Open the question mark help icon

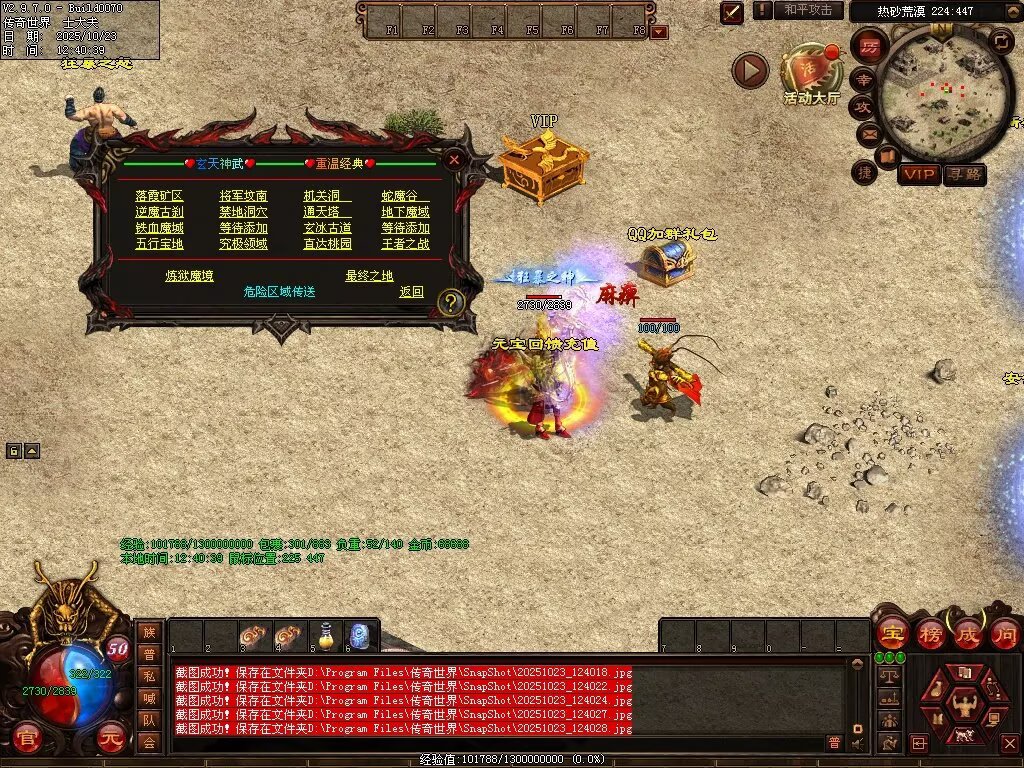[x=451, y=302]
